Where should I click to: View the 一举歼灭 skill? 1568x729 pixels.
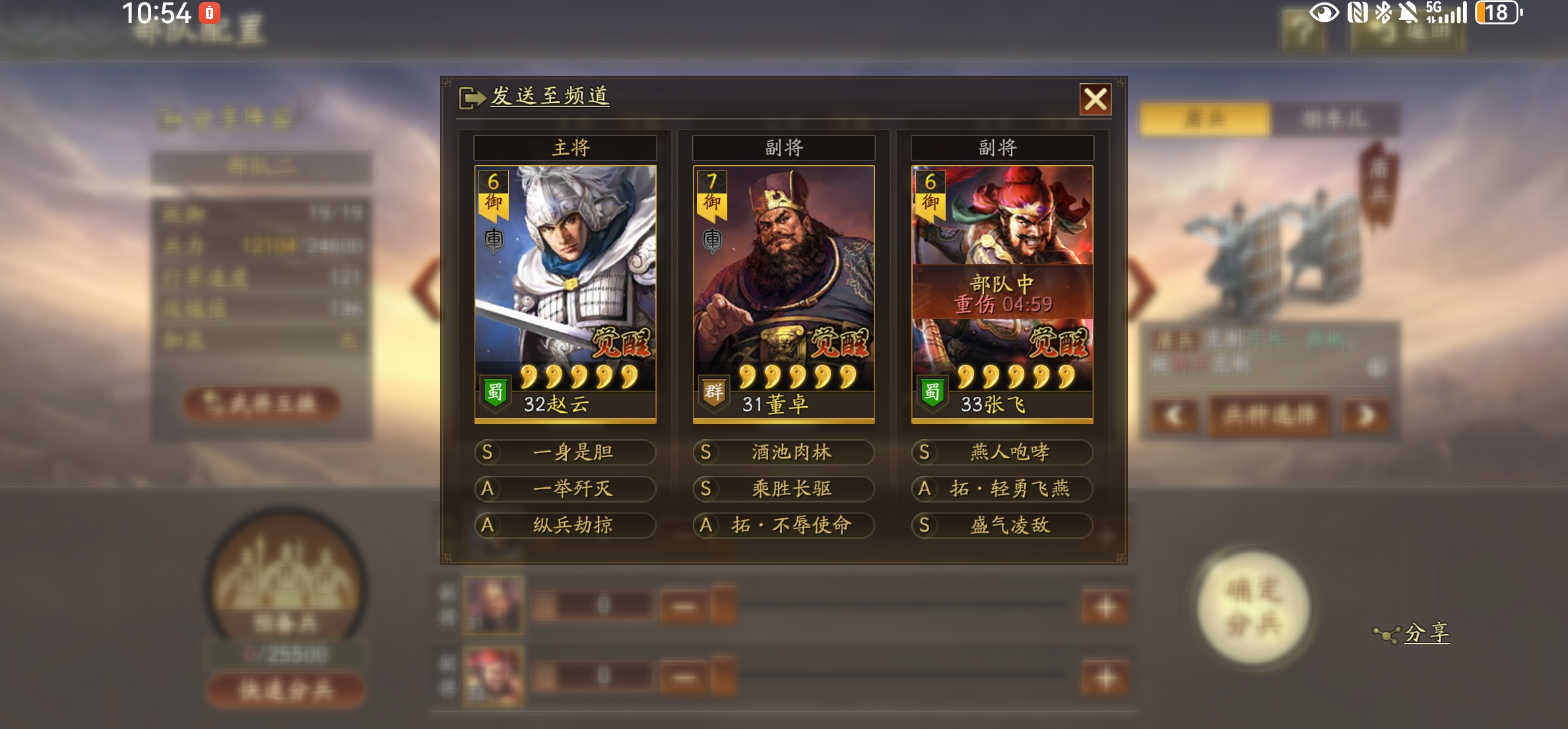(565, 489)
